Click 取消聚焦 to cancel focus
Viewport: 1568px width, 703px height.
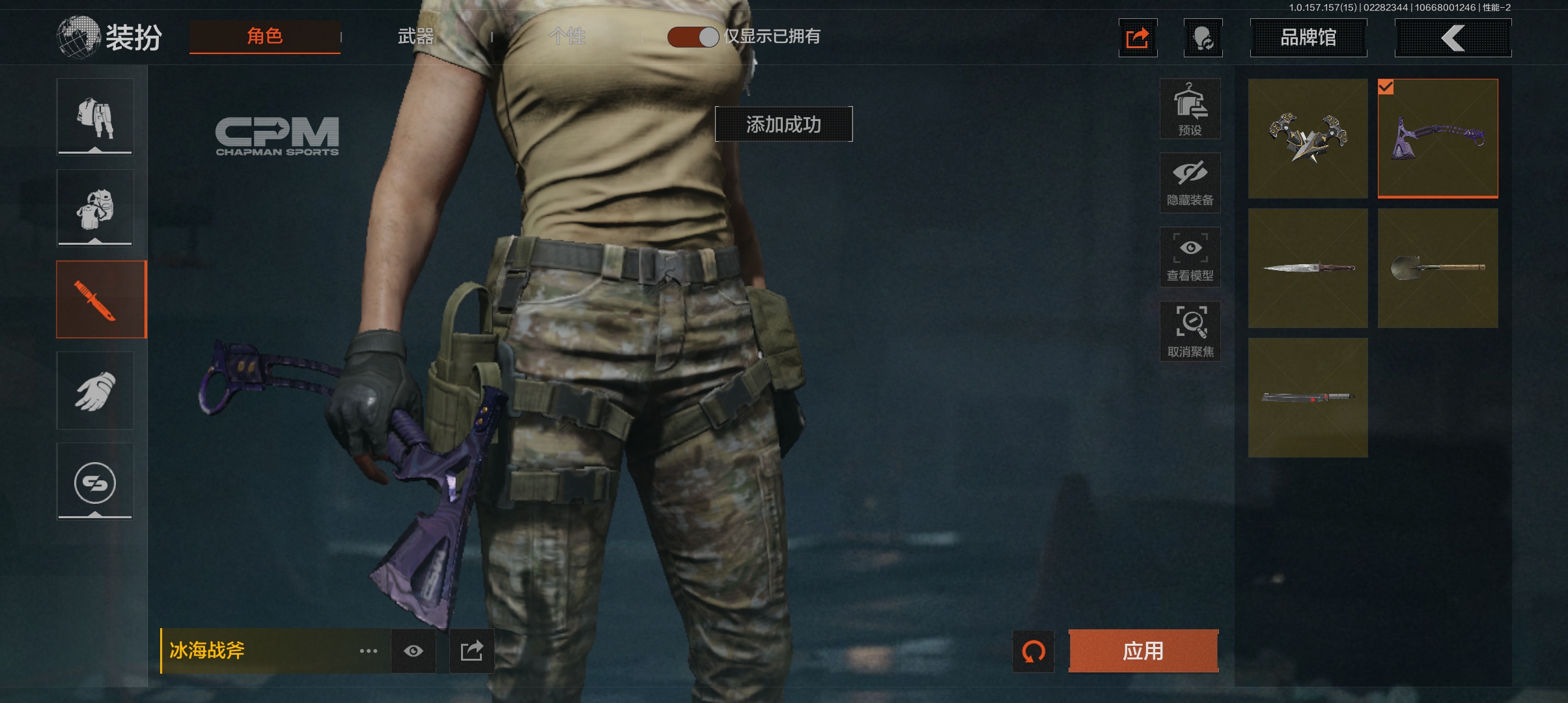click(1190, 331)
